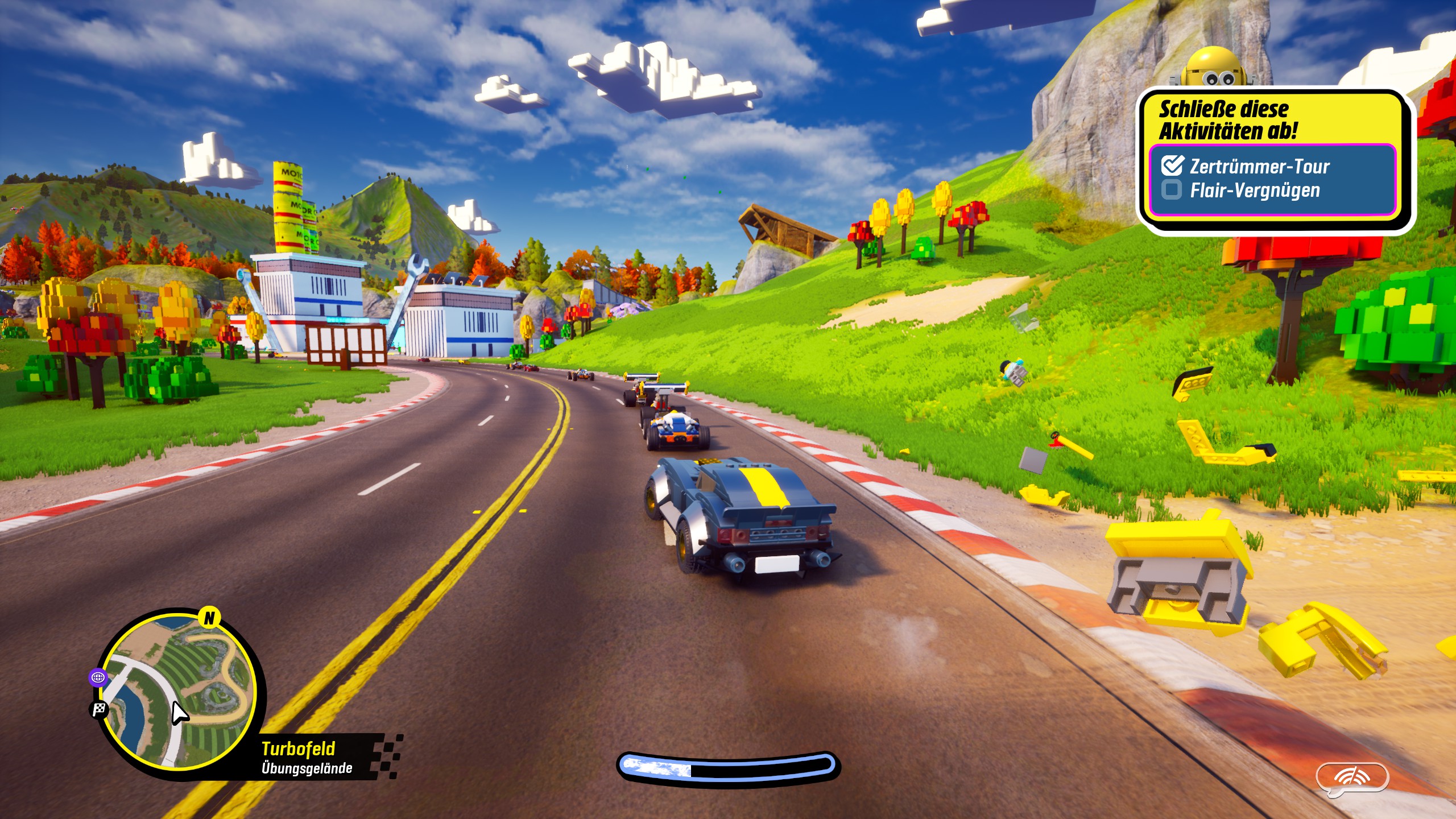
Task: Toggle the Flair-Vergnügen activity checkbox
Action: click(x=1172, y=189)
